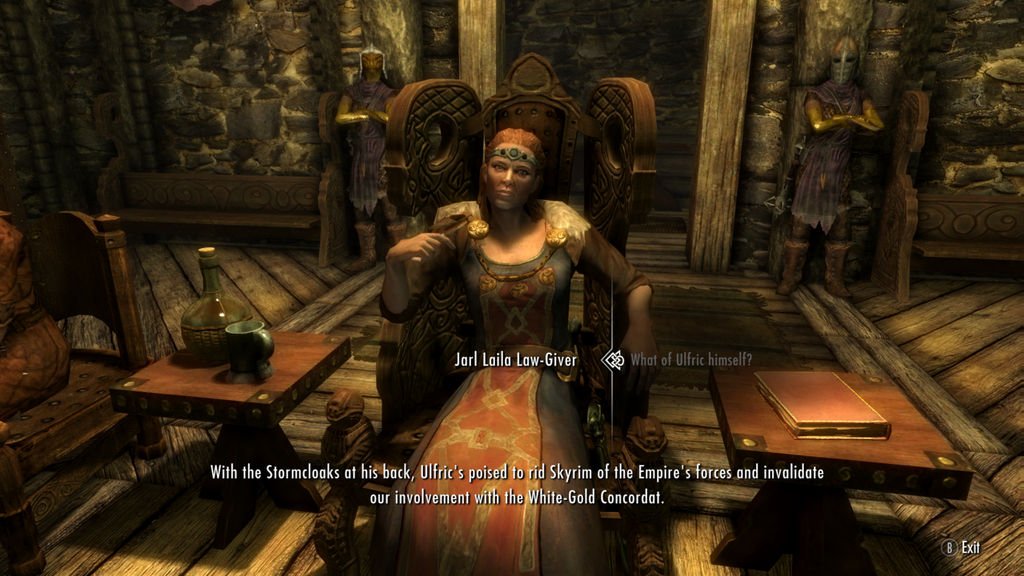The width and height of the screenshot is (1024, 576).
Task: Click the Exit label to leave the conversation
Action: pyautogui.click(x=970, y=547)
